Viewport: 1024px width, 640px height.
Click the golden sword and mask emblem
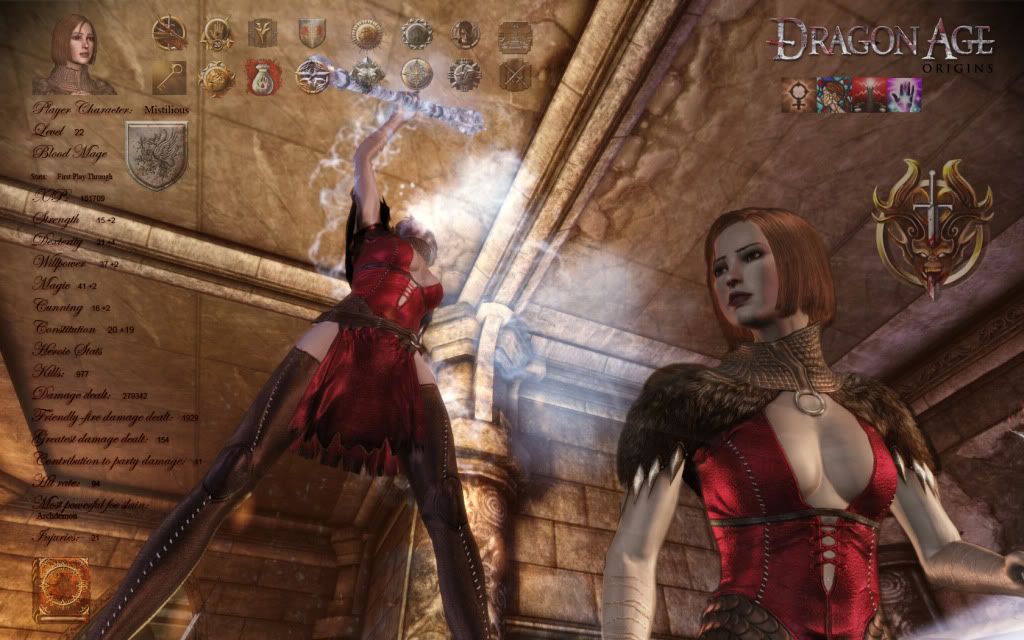click(x=932, y=224)
